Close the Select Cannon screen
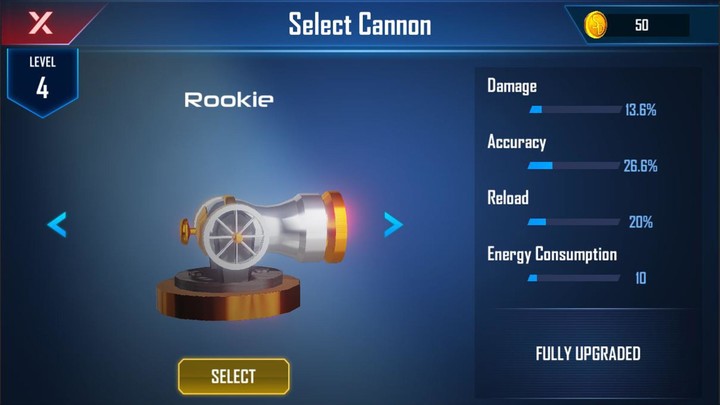Viewport: 720px width, 405px height. 40,22
